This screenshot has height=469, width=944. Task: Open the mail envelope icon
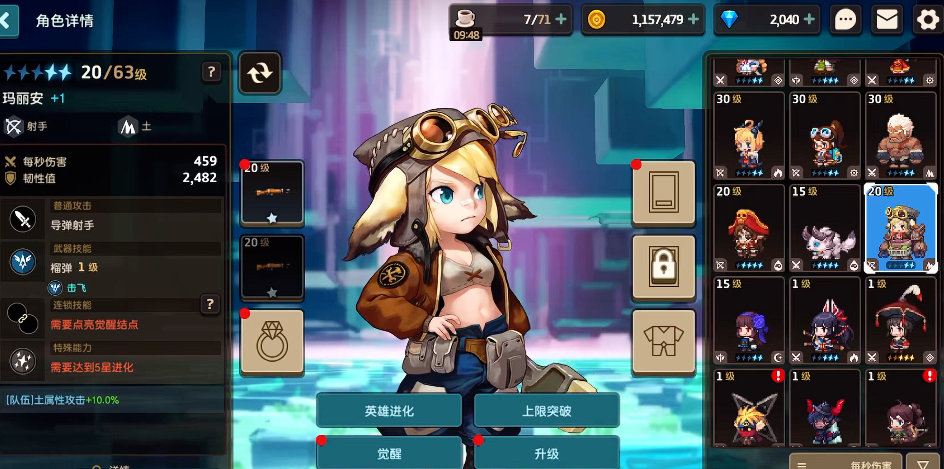tap(887, 19)
